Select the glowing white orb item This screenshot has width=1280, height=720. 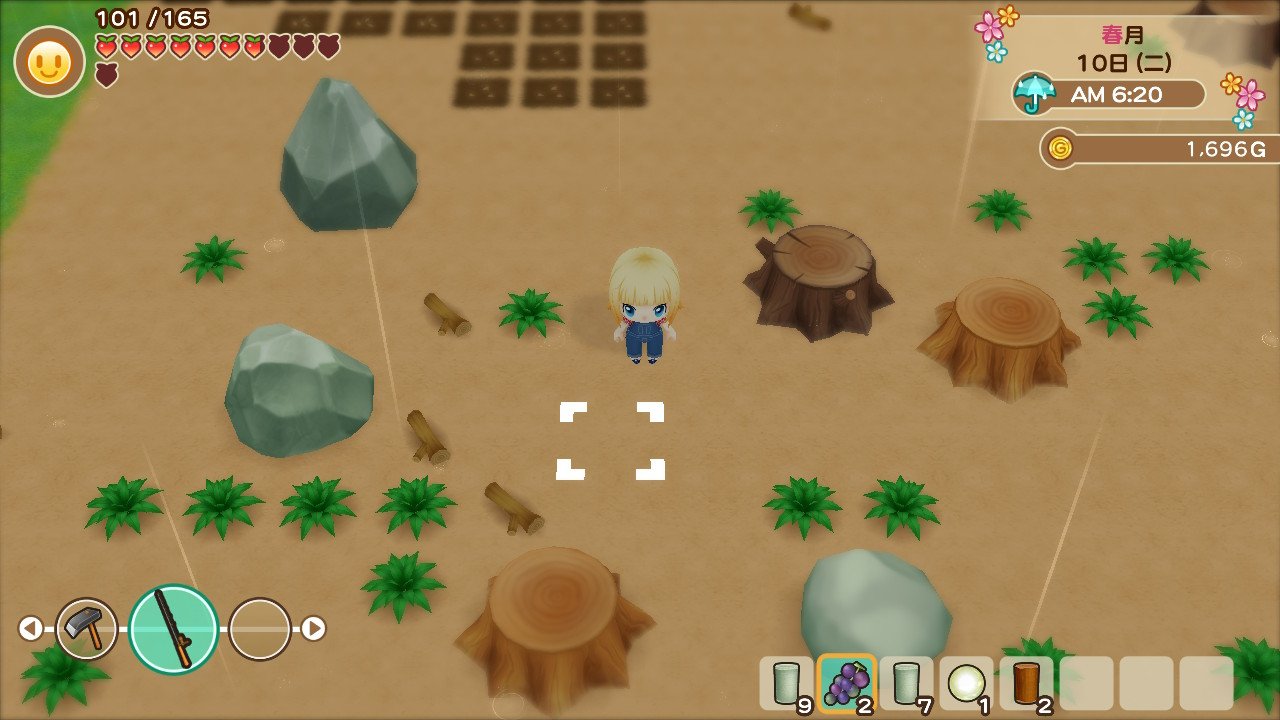coord(967,684)
